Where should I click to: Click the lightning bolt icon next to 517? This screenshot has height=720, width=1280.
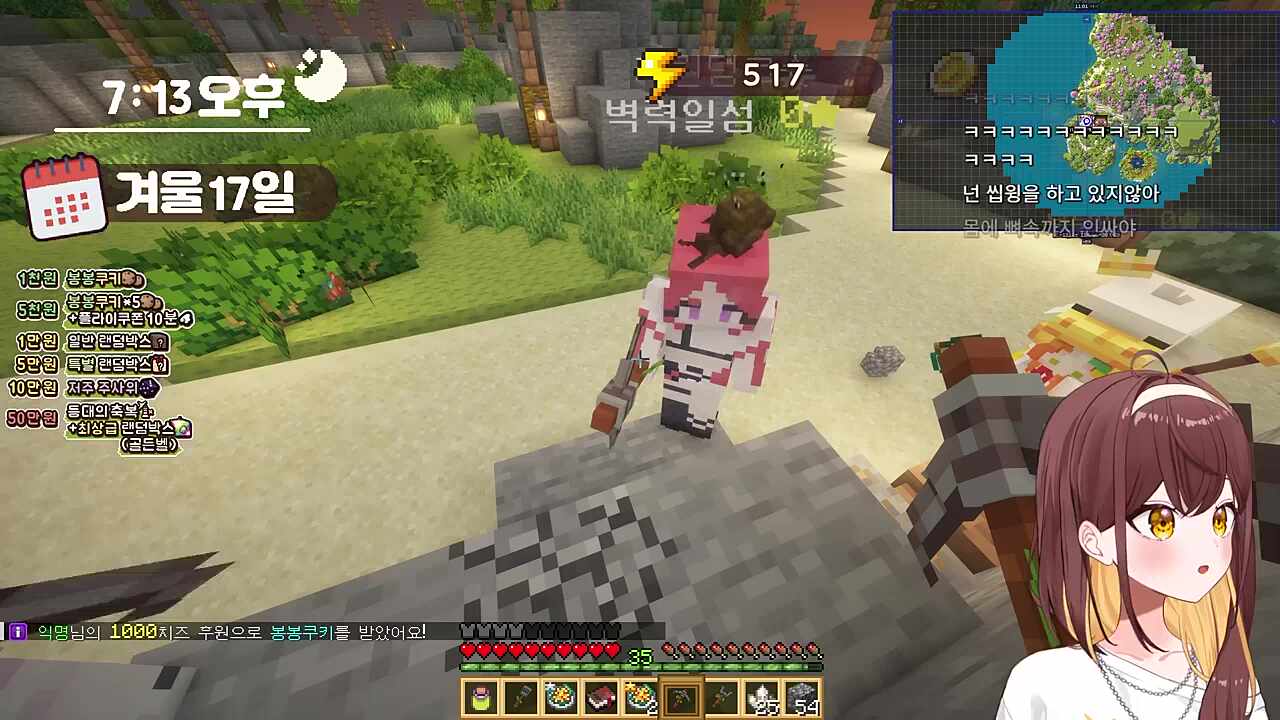click(657, 71)
